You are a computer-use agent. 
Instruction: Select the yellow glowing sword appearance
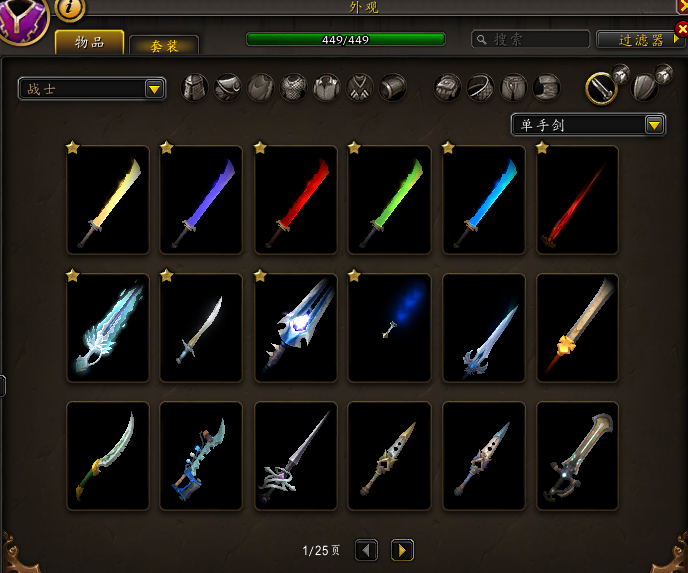pyautogui.click(x=108, y=200)
